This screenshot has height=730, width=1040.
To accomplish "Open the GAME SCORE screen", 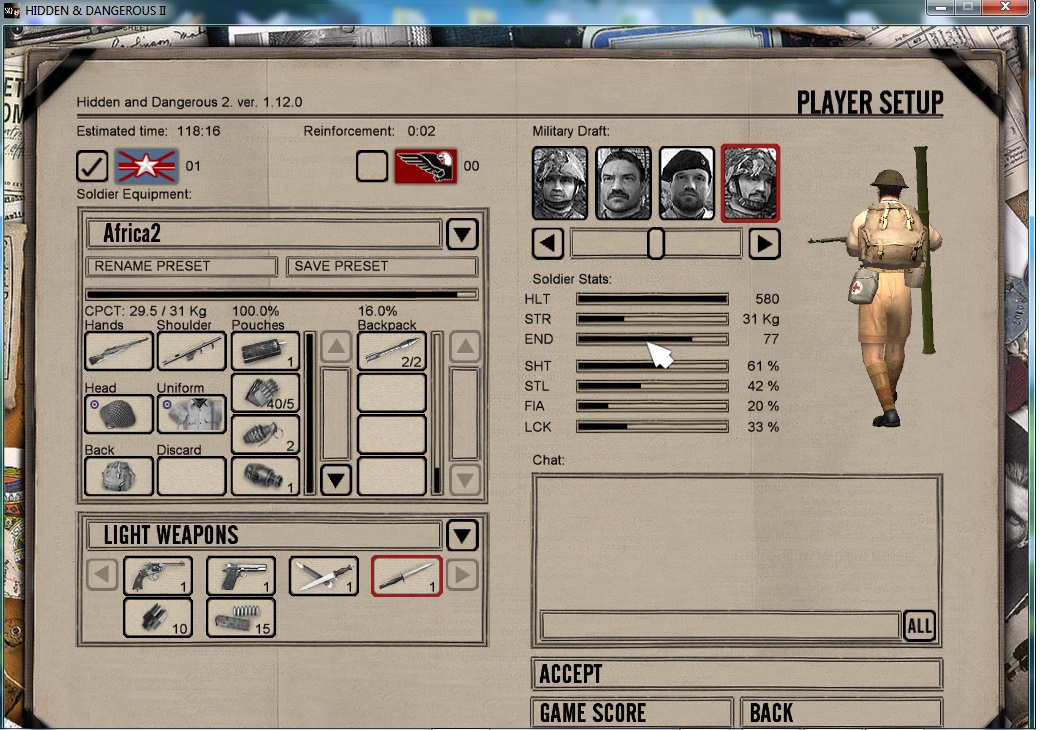I will pos(633,712).
